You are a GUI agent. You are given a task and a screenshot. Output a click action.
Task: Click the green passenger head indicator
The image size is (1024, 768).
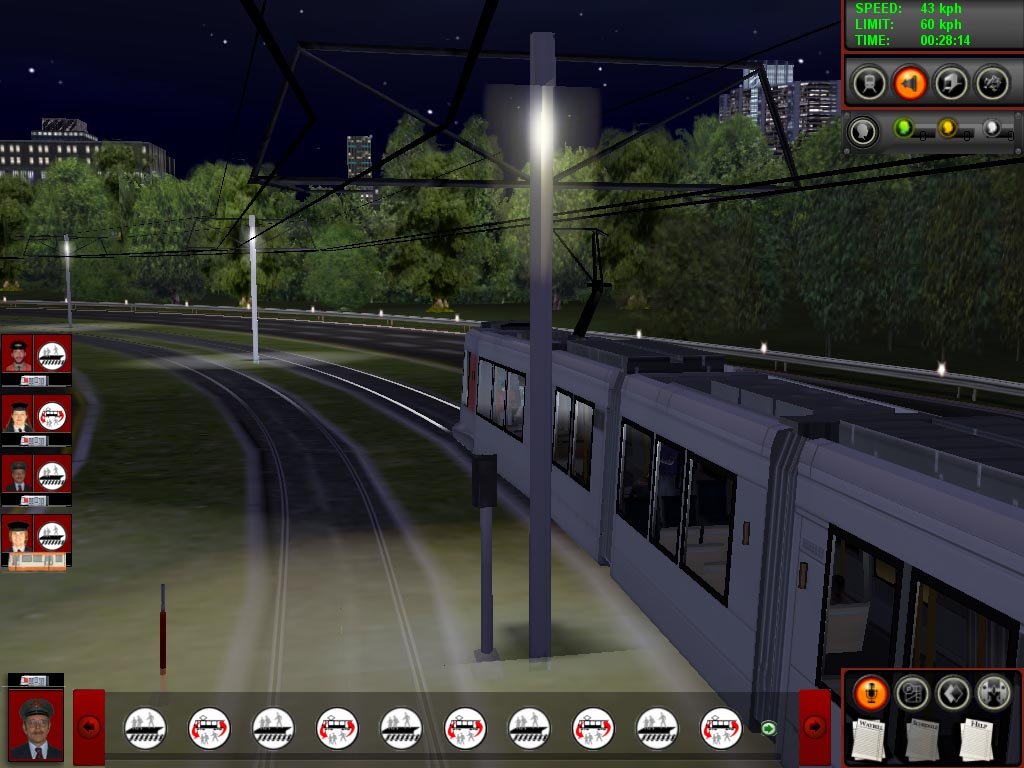click(x=903, y=128)
